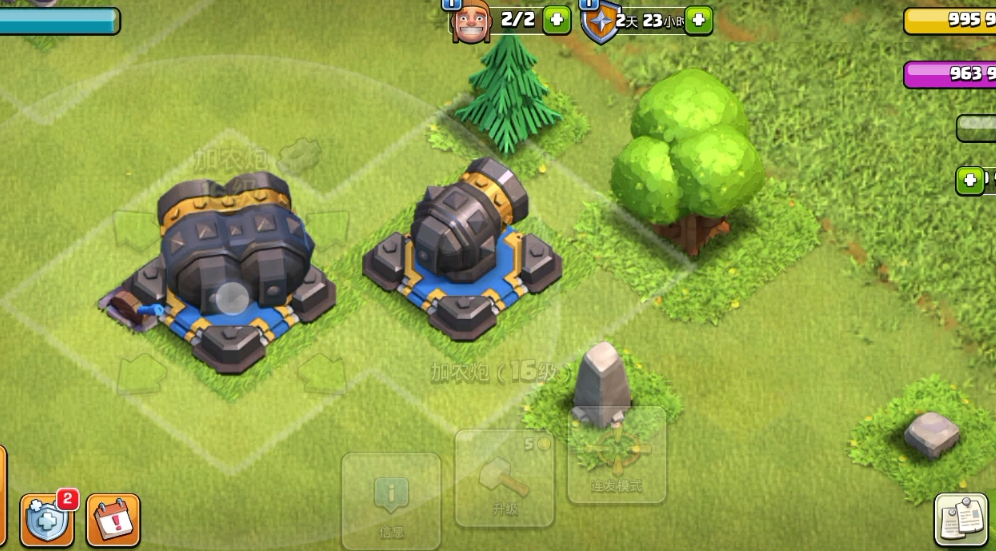The image size is (996, 551).
Task: Open the cannon's 信息 info panel
Action: point(391,500)
